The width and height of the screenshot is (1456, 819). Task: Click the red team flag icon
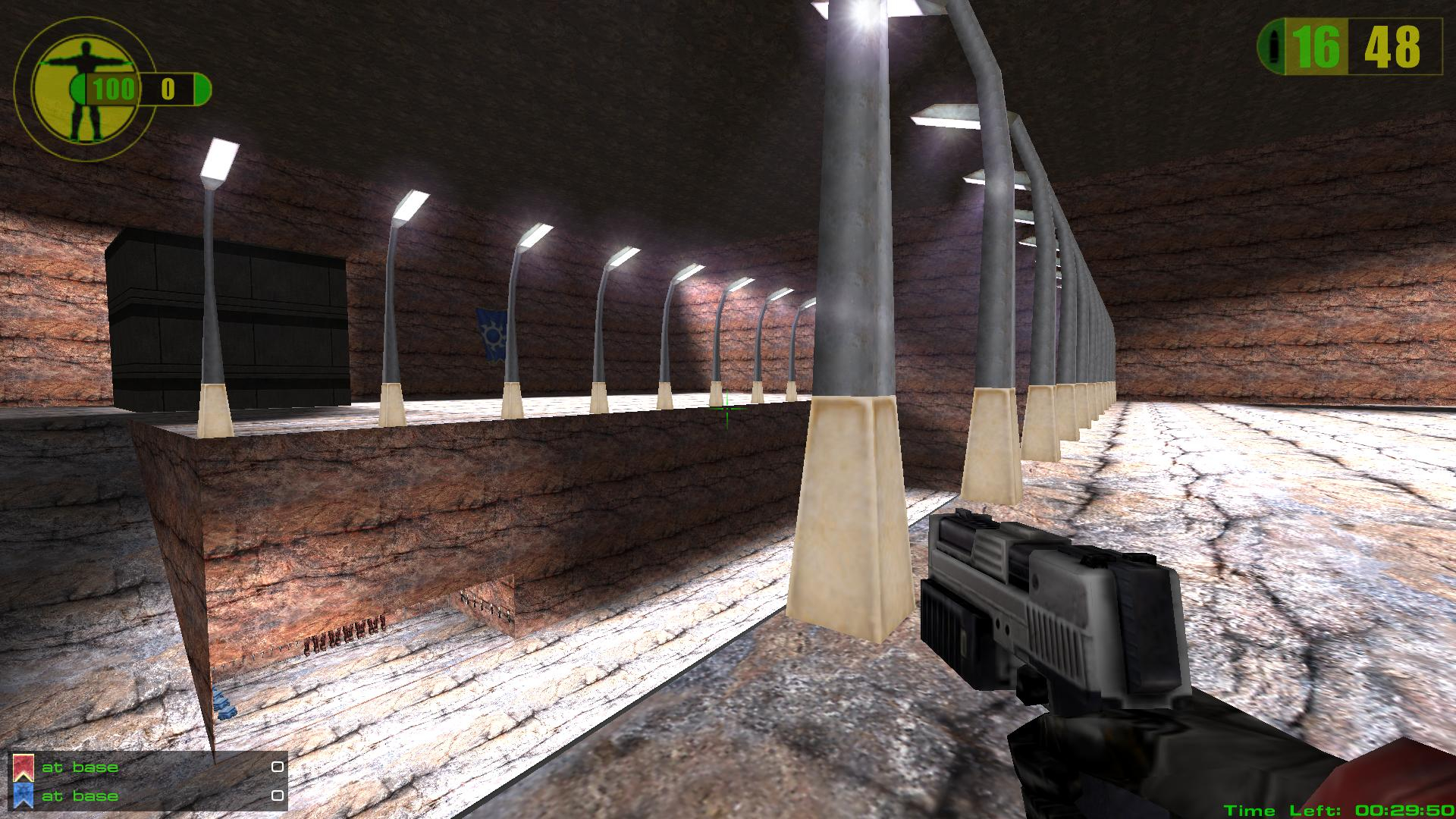coord(24,767)
